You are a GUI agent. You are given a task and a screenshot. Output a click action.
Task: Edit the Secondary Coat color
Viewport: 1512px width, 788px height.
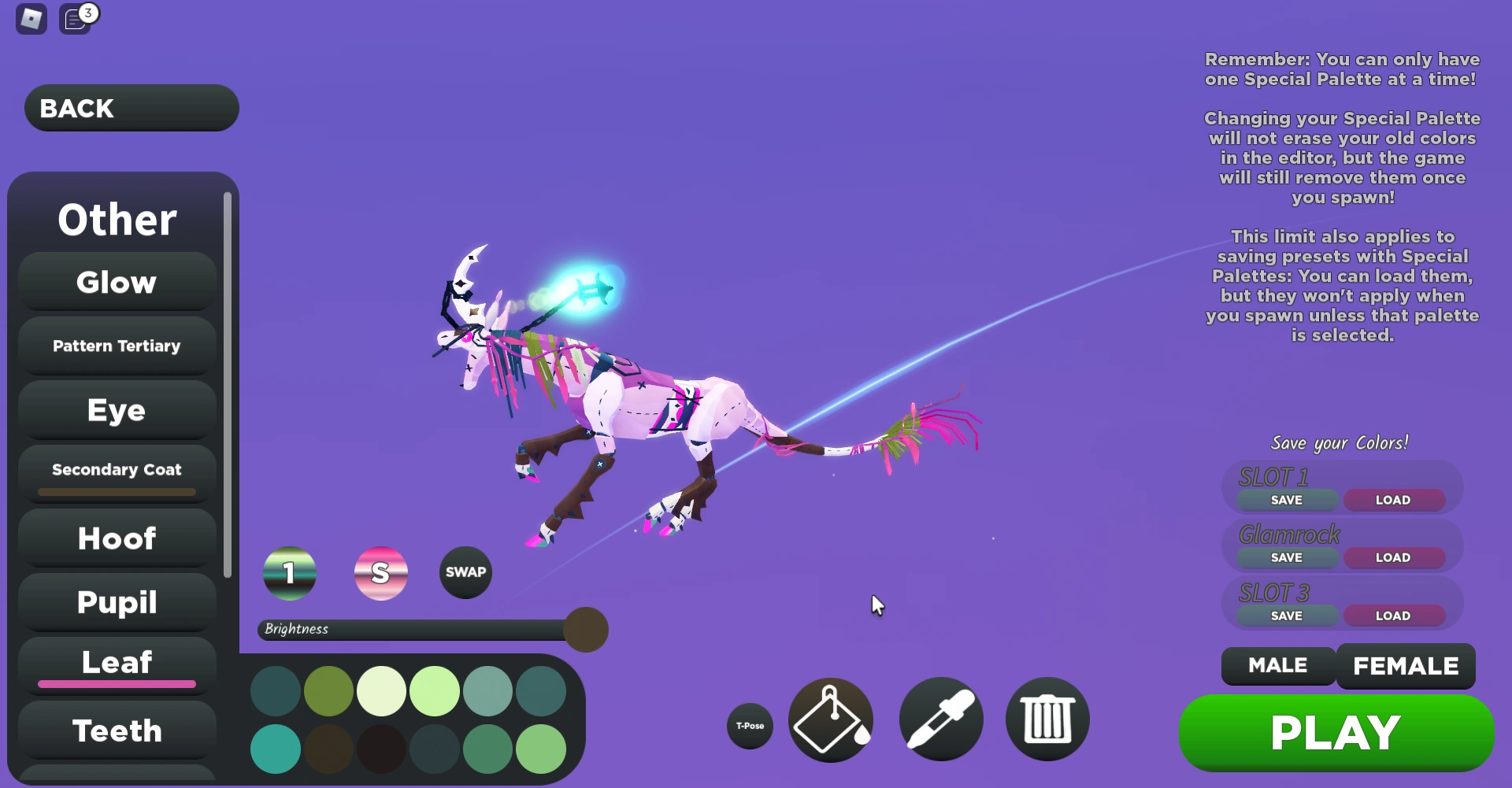pos(115,469)
